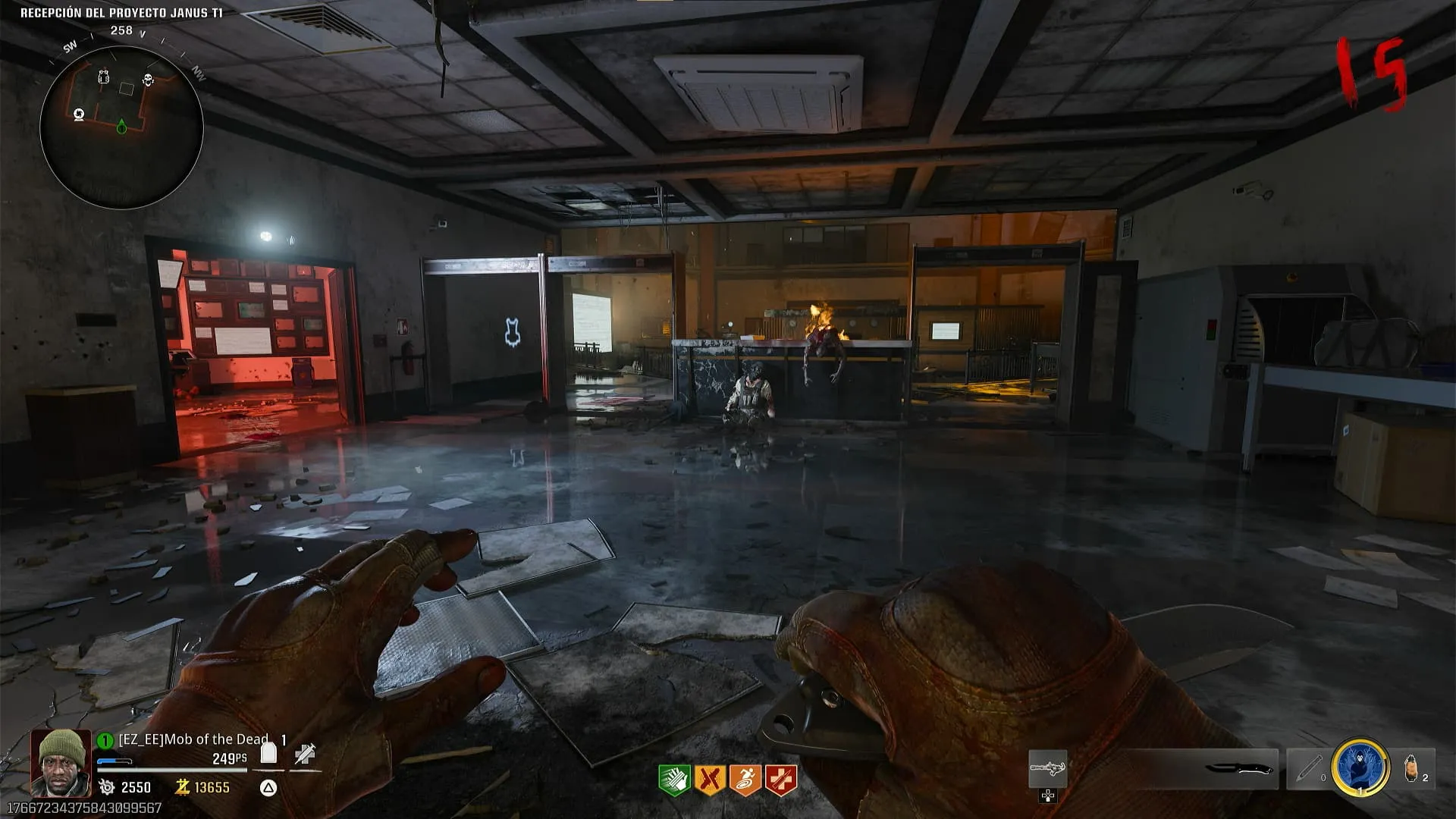Select the lethal grenade slot showing 2

coord(1414,768)
